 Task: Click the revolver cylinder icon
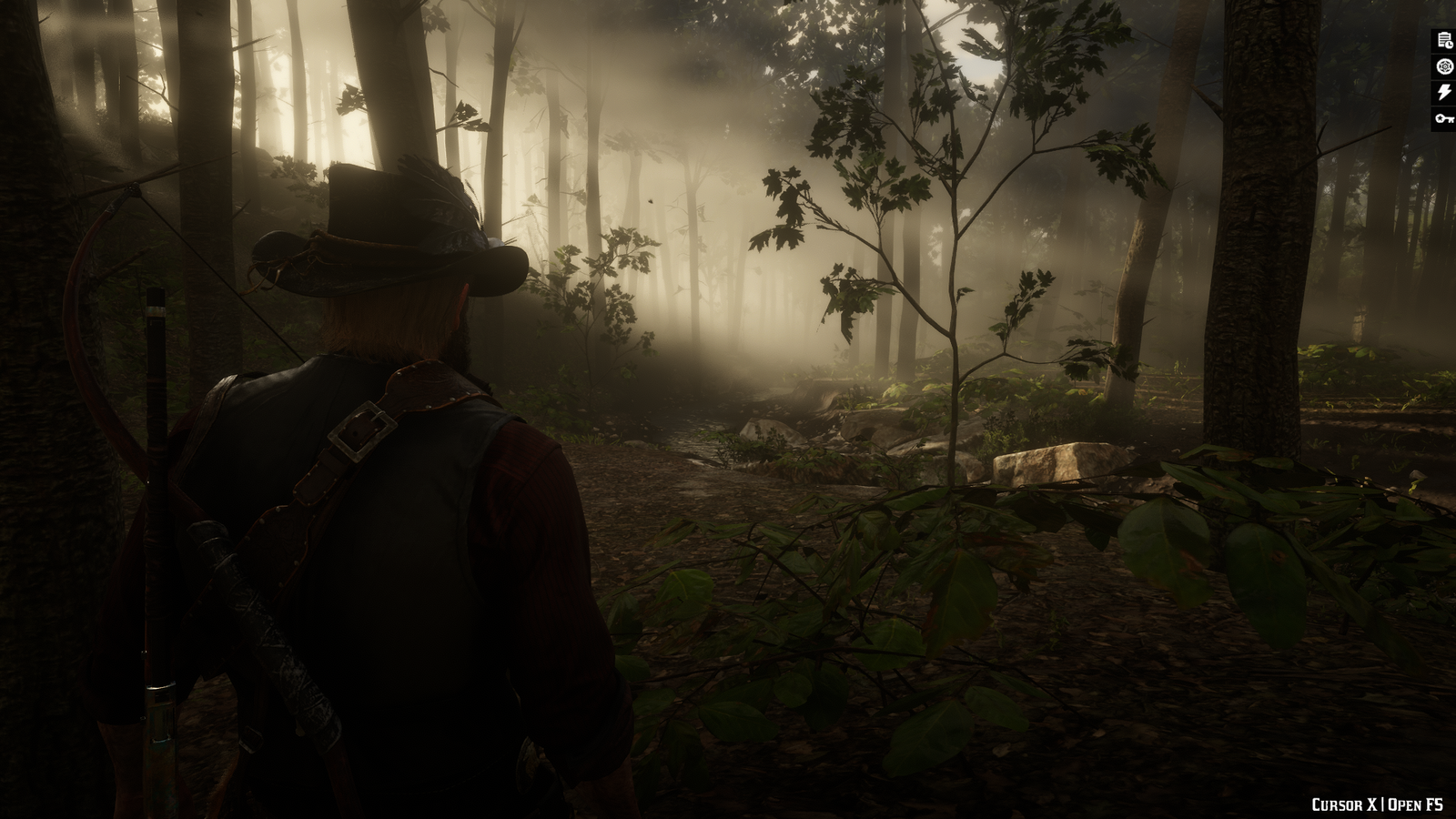[x=1443, y=66]
